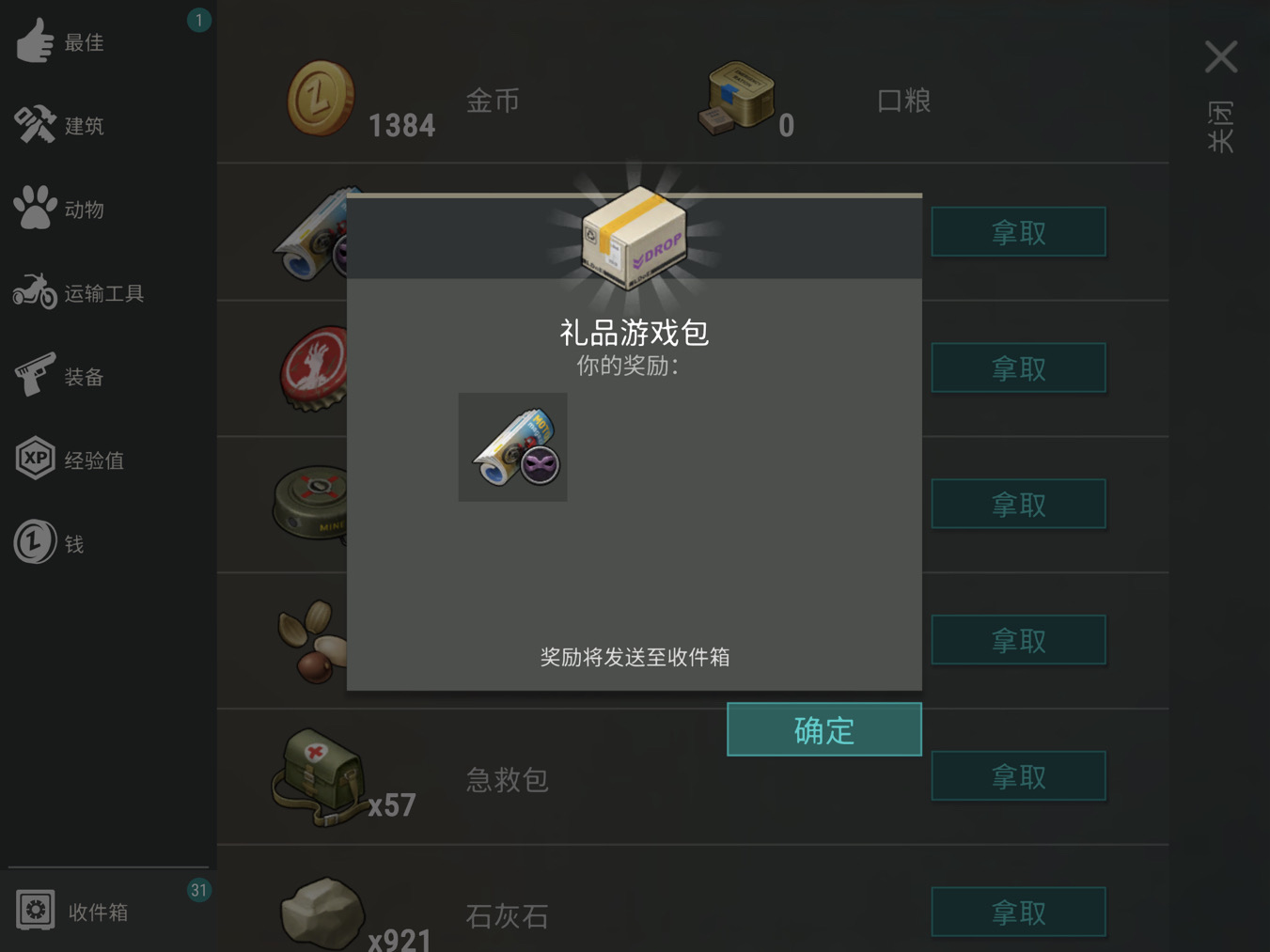Select the 钱 coin icon in sidebar
The width and height of the screenshot is (1270, 952).
[x=36, y=542]
